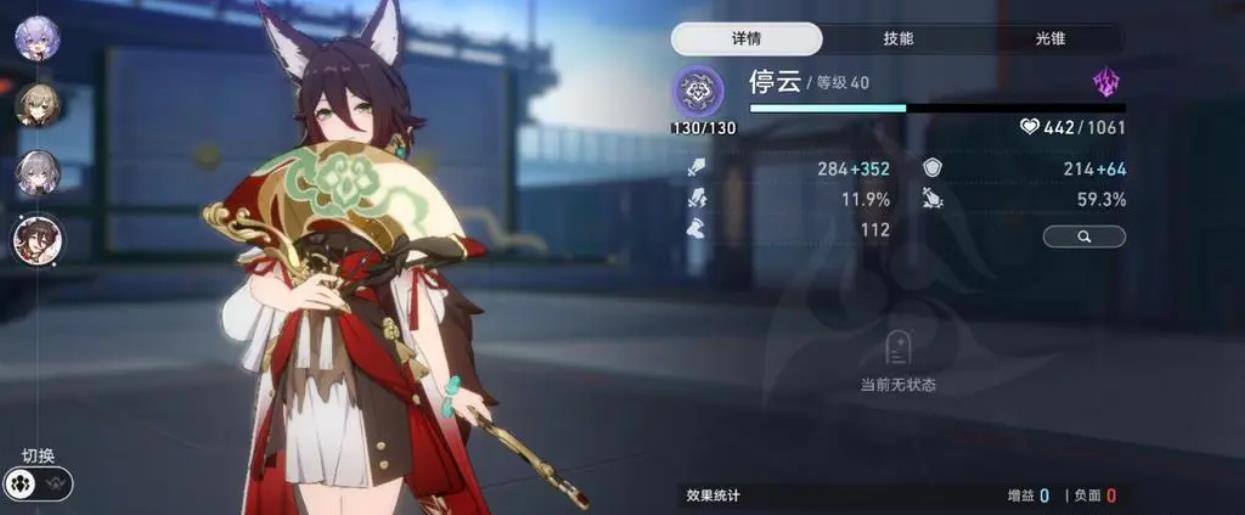Toggle the 切换 switch button
The image size is (1245, 515).
coord(38,484)
